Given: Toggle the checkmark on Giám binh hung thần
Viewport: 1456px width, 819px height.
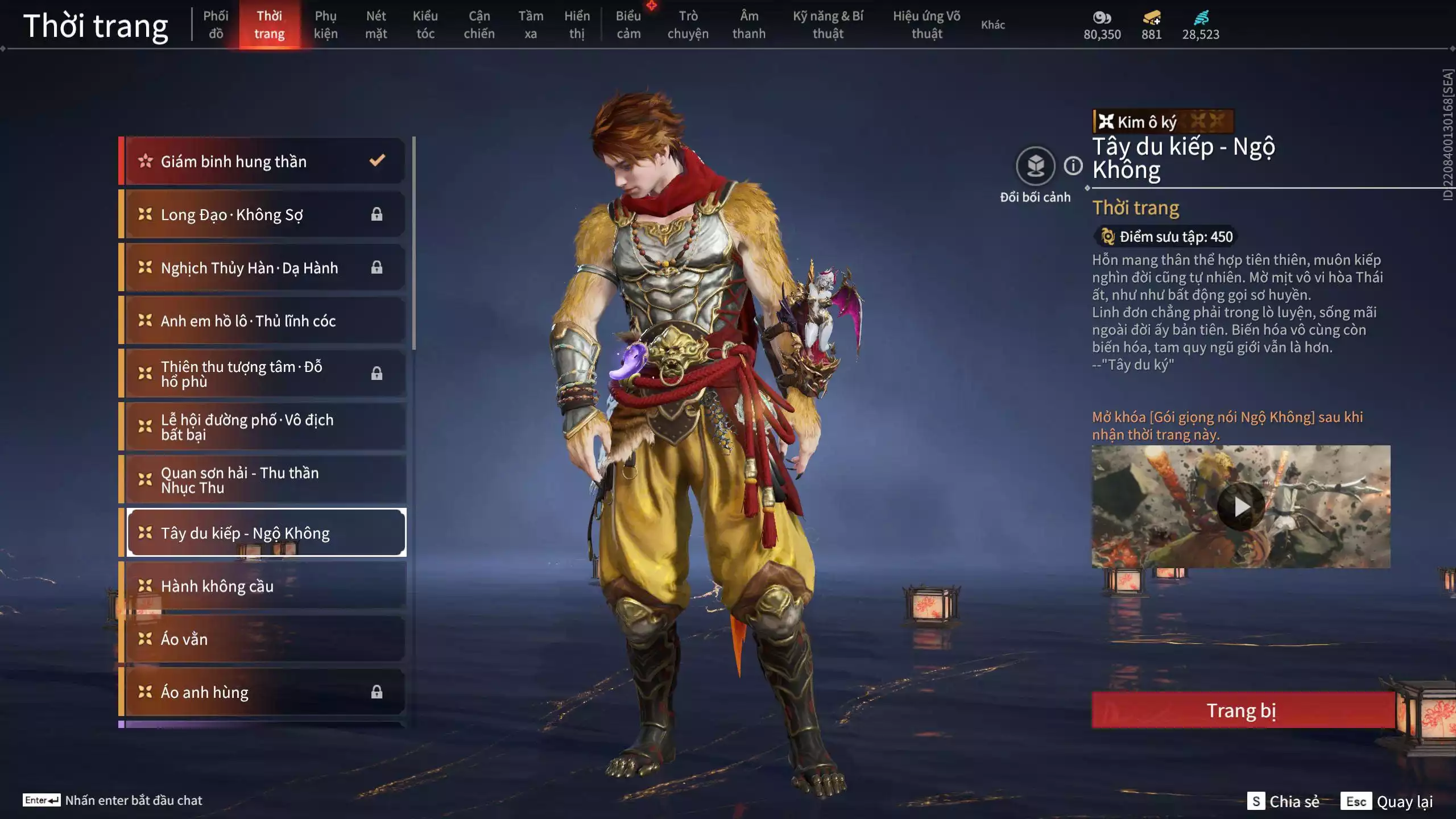Looking at the screenshot, I should click(376, 160).
